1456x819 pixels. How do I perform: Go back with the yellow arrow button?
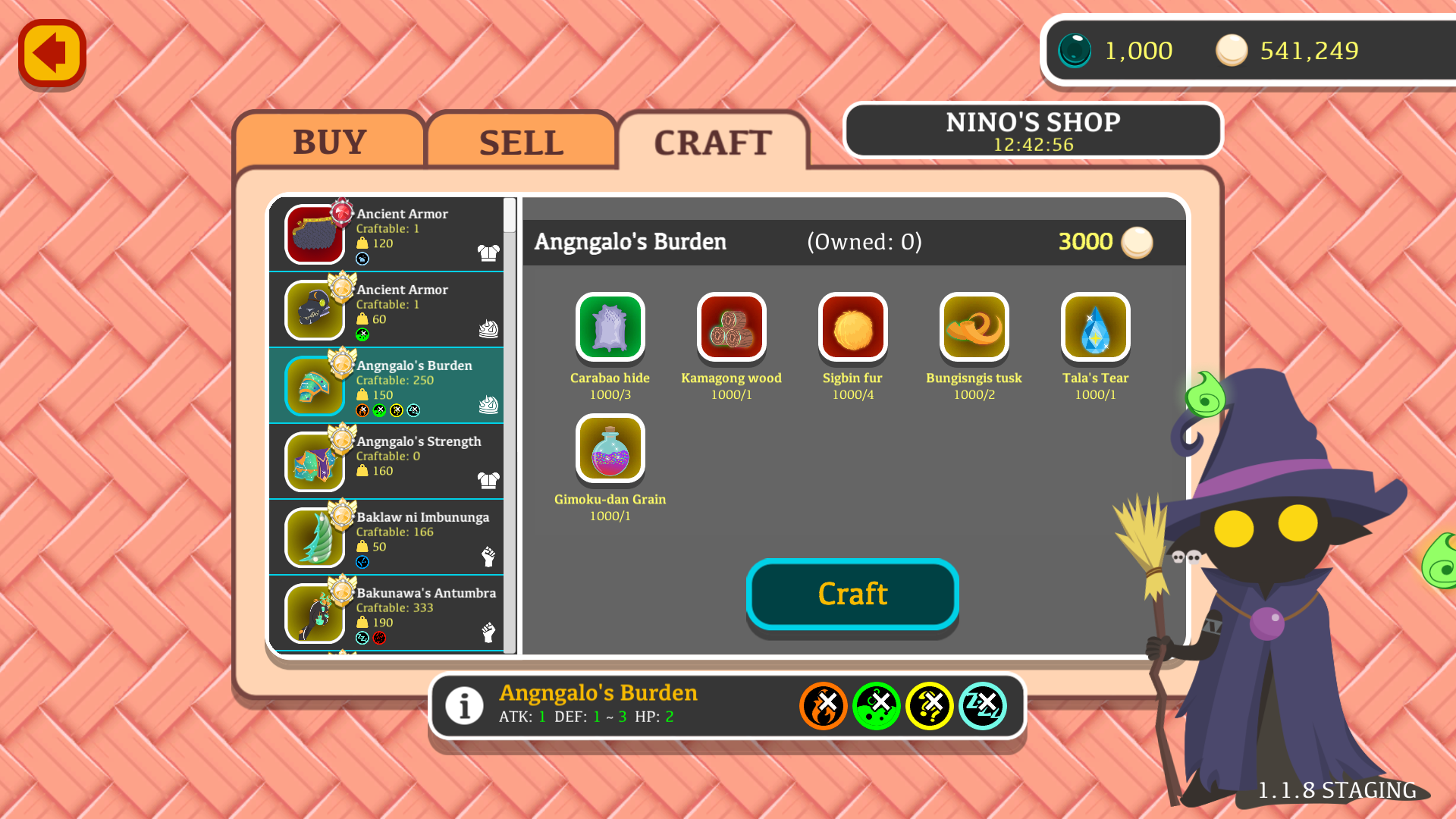52,53
